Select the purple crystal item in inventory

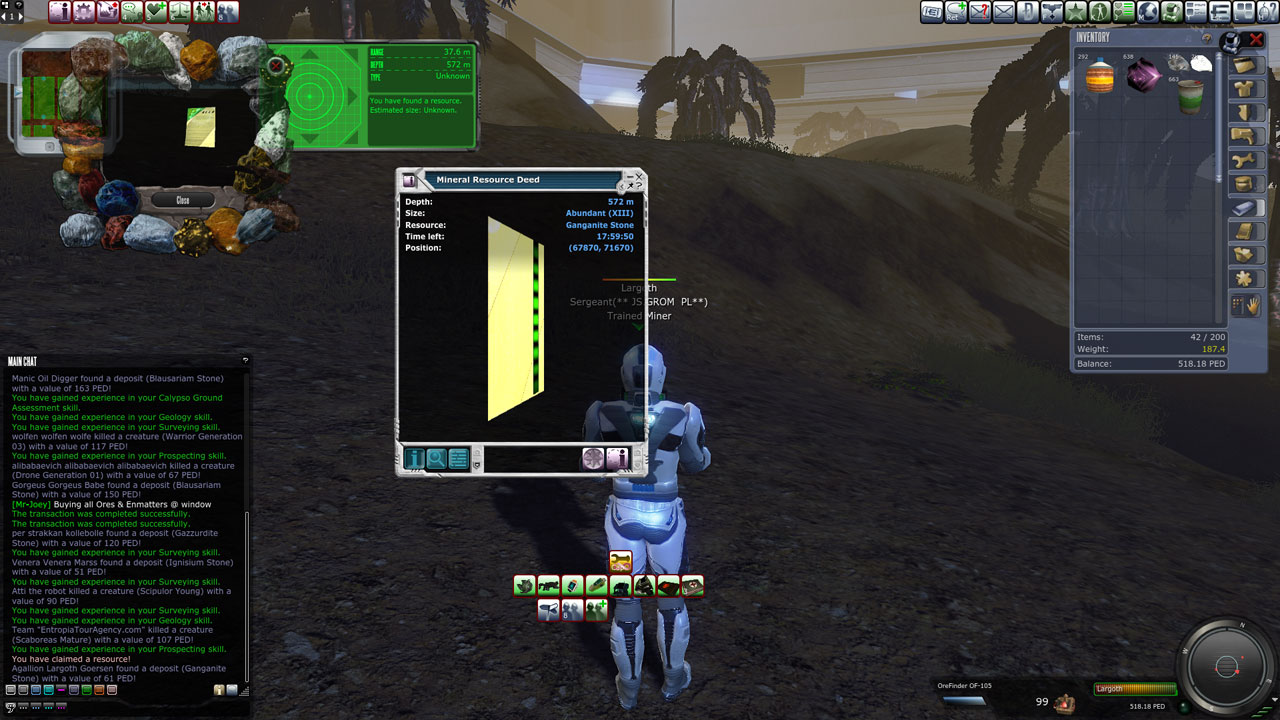point(1143,75)
